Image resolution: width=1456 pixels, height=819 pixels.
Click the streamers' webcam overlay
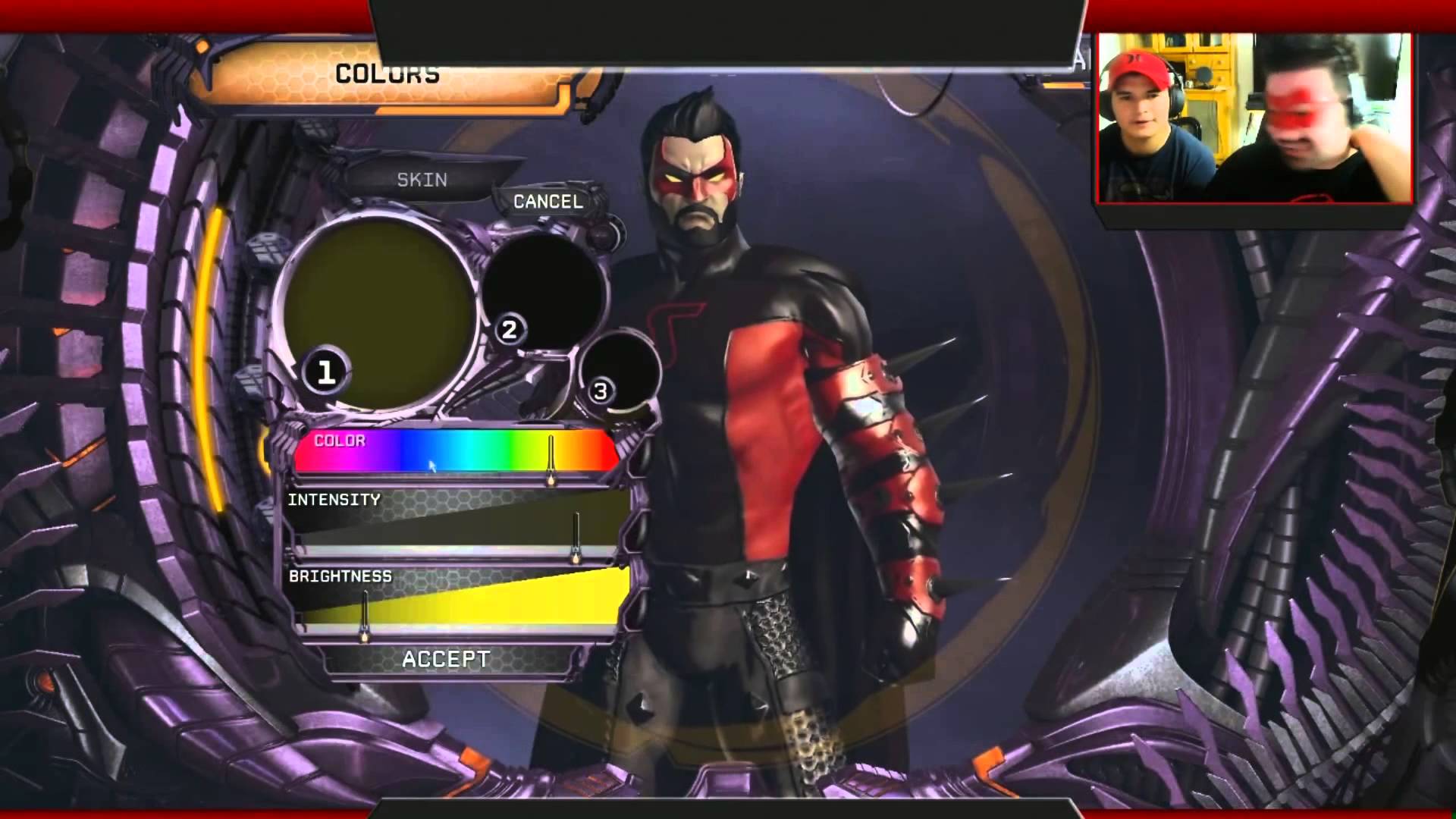click(1254, 118)
